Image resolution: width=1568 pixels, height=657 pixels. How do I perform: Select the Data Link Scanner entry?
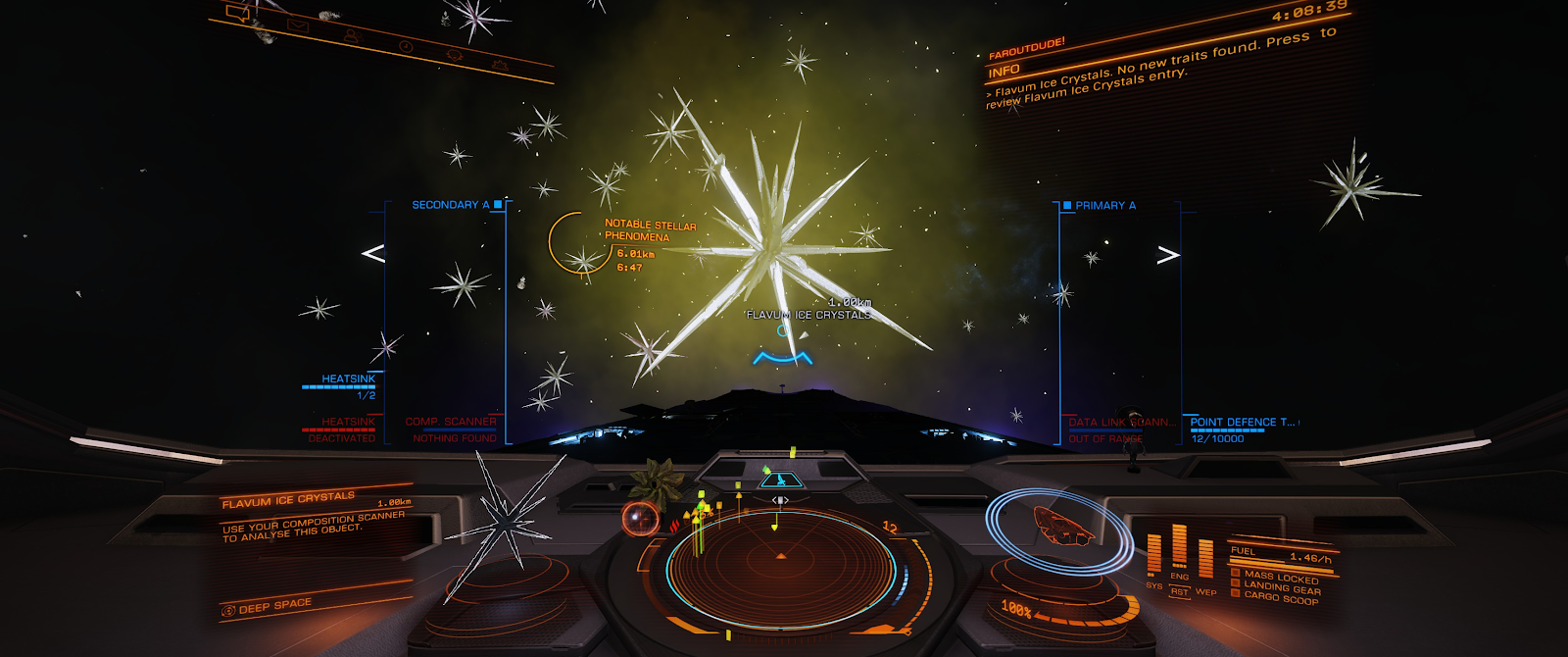click(1121, 423)
